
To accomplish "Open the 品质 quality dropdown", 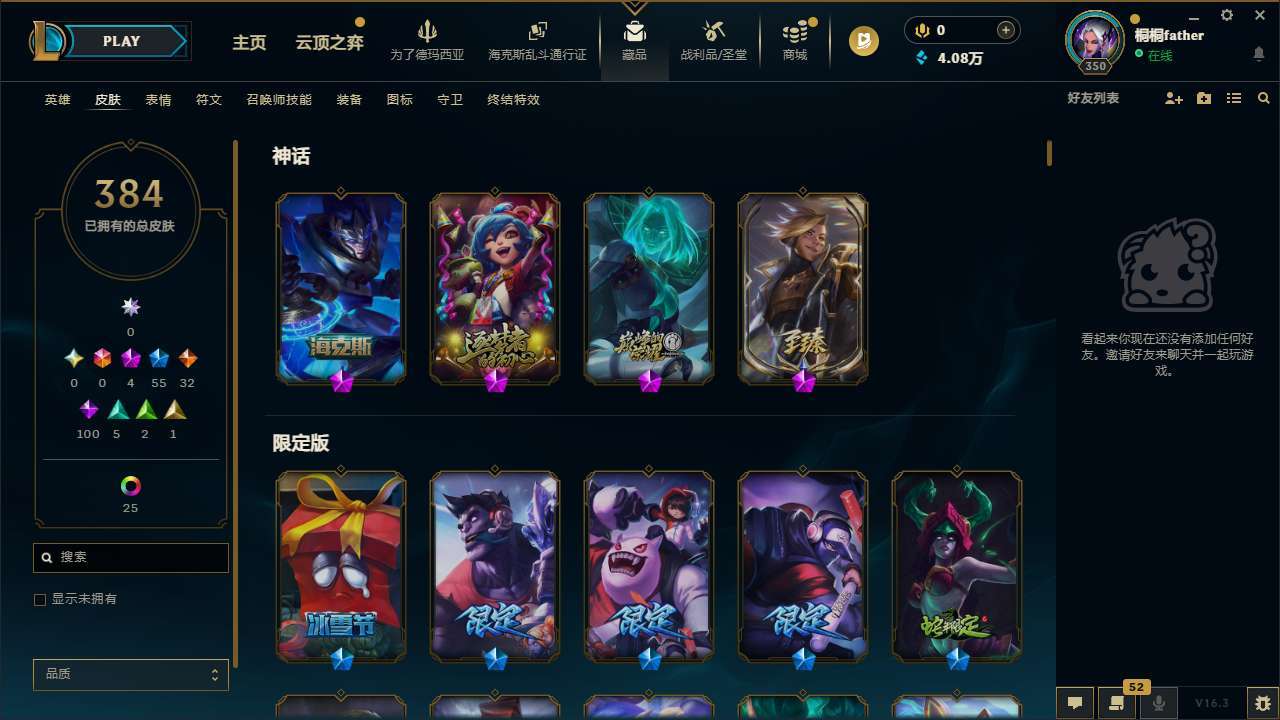I will (x=130, y=674).
